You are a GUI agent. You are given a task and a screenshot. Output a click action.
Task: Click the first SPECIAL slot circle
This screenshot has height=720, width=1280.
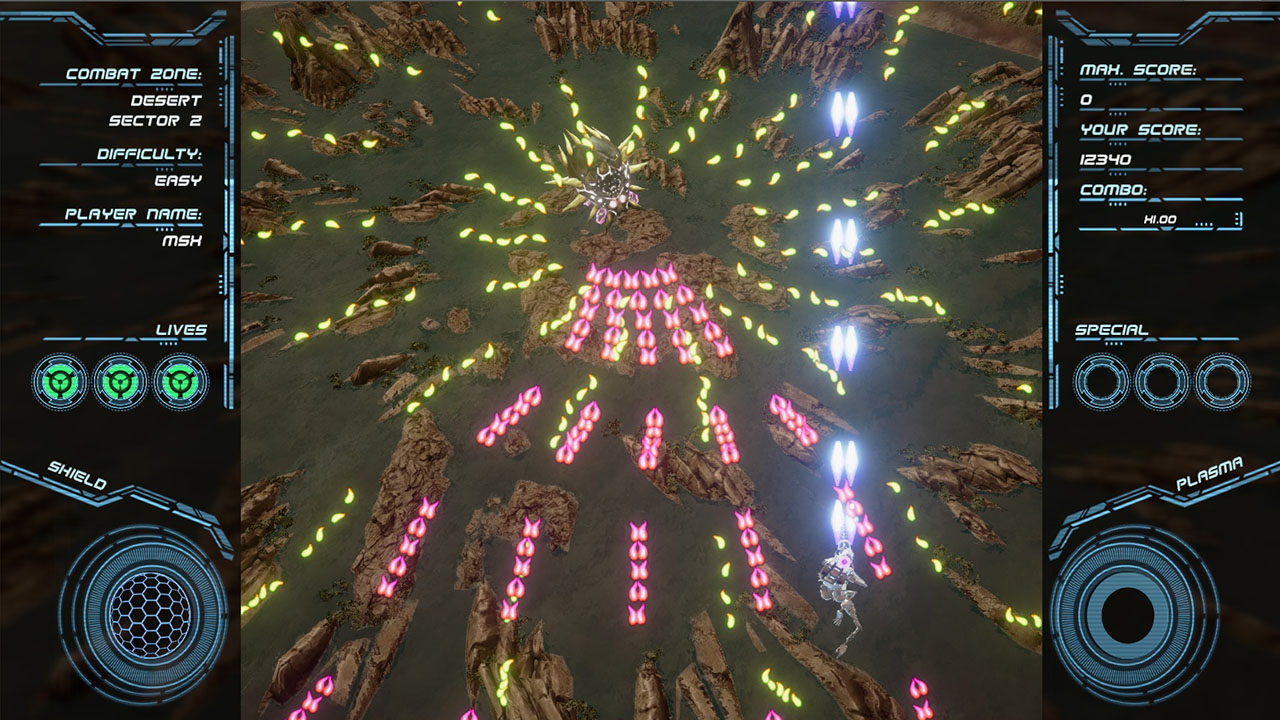[1100, 380]
